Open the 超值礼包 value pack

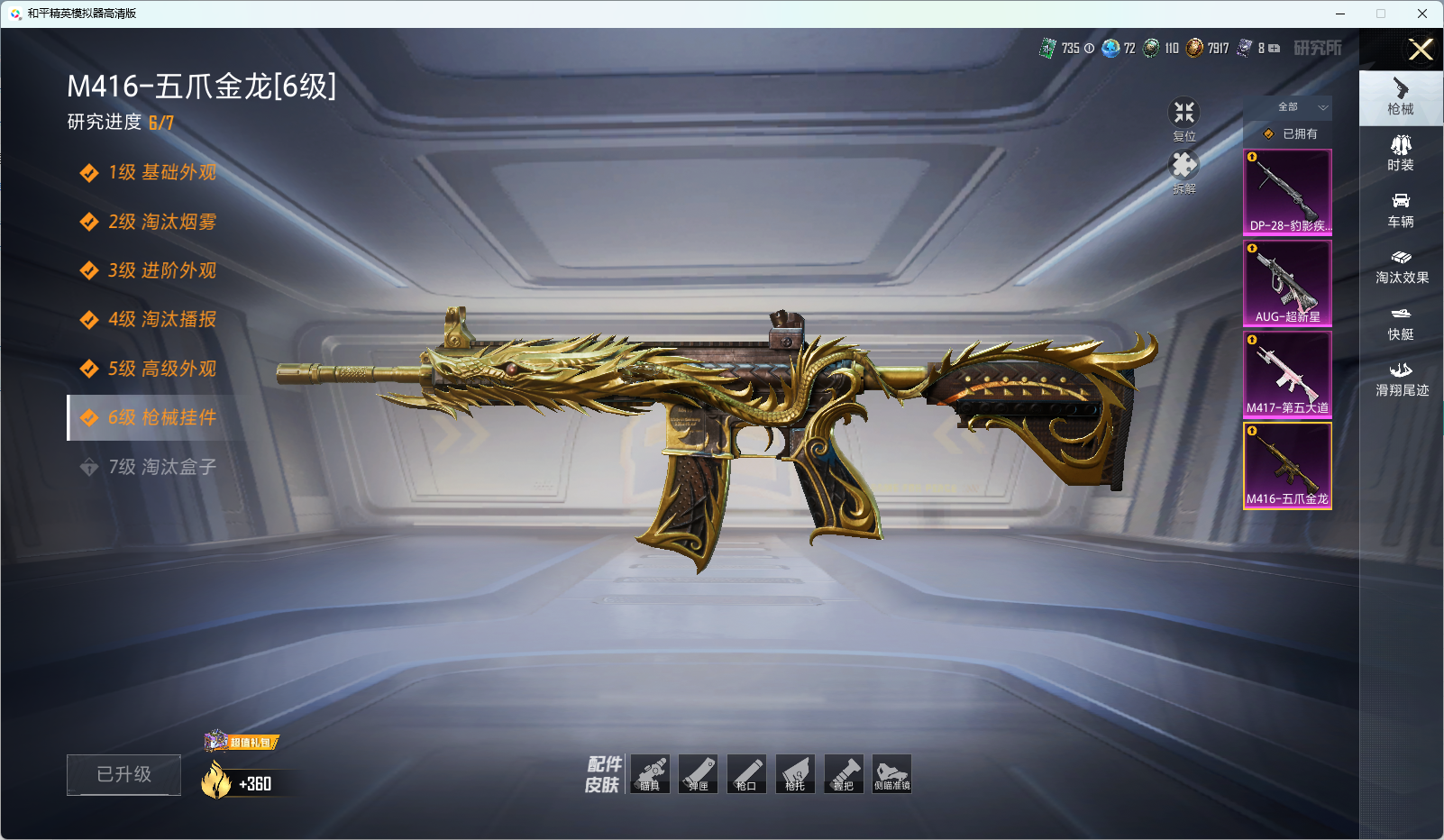coord(242,742)
